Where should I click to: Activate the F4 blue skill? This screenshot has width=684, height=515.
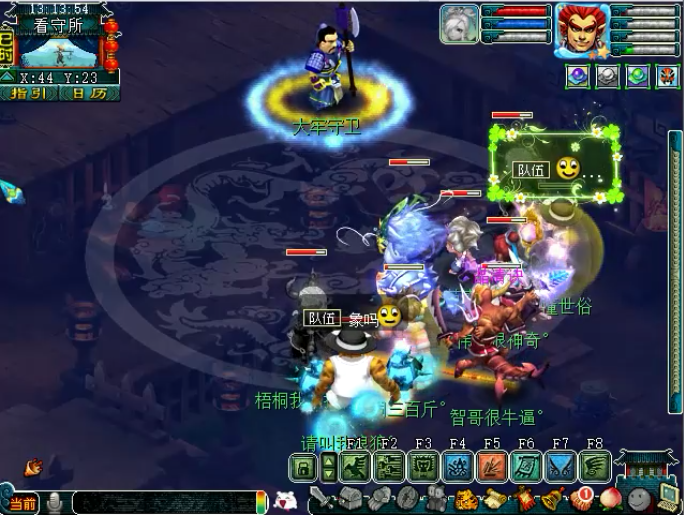click(458, 466)
